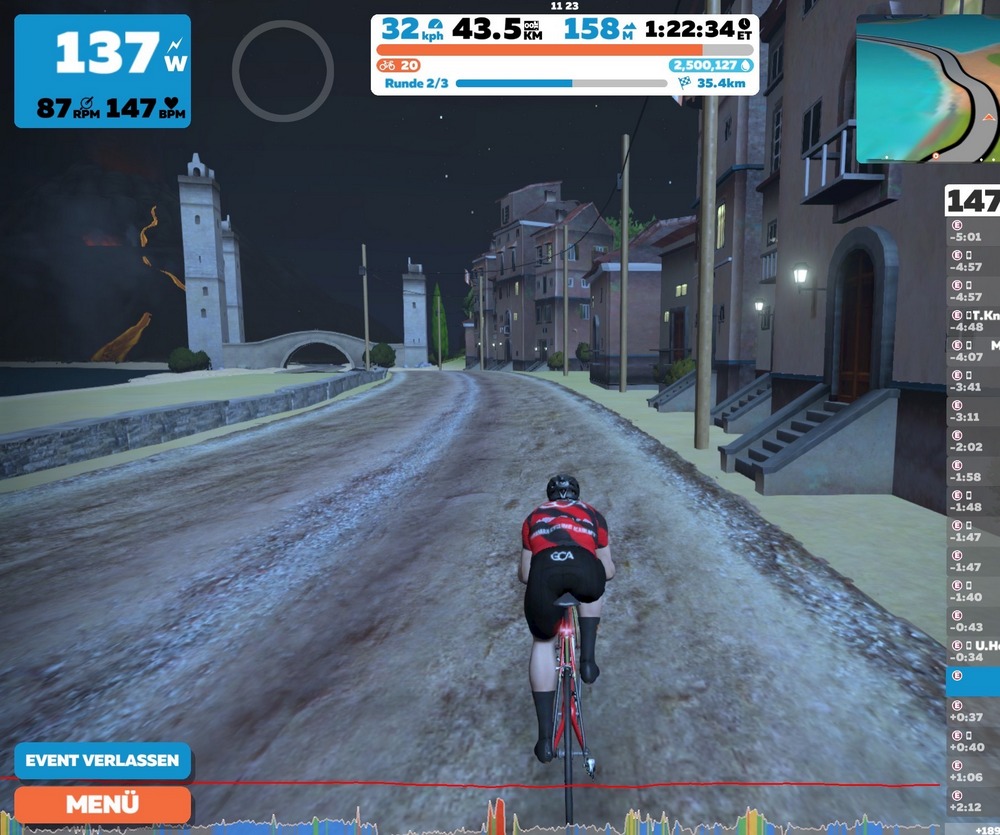Screen dimensions: 1000x835
Task: Pick the rider row showing -3:11
Action: tap(973, 411)
